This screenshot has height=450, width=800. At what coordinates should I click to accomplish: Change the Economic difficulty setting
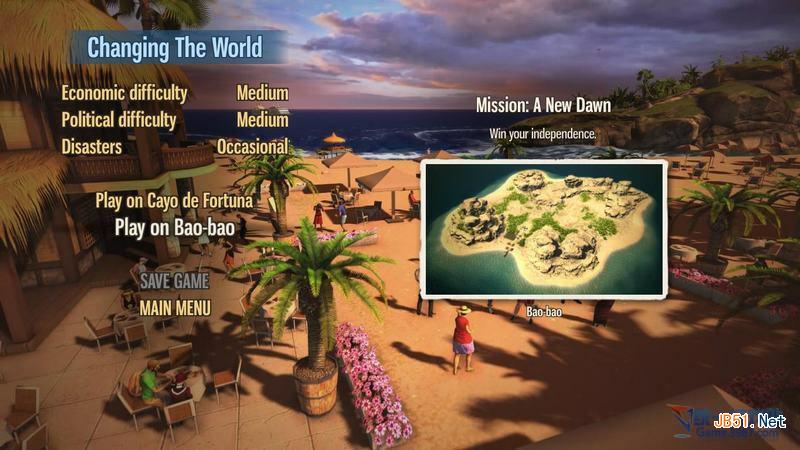pyautogui.click(x=262, y=93)
